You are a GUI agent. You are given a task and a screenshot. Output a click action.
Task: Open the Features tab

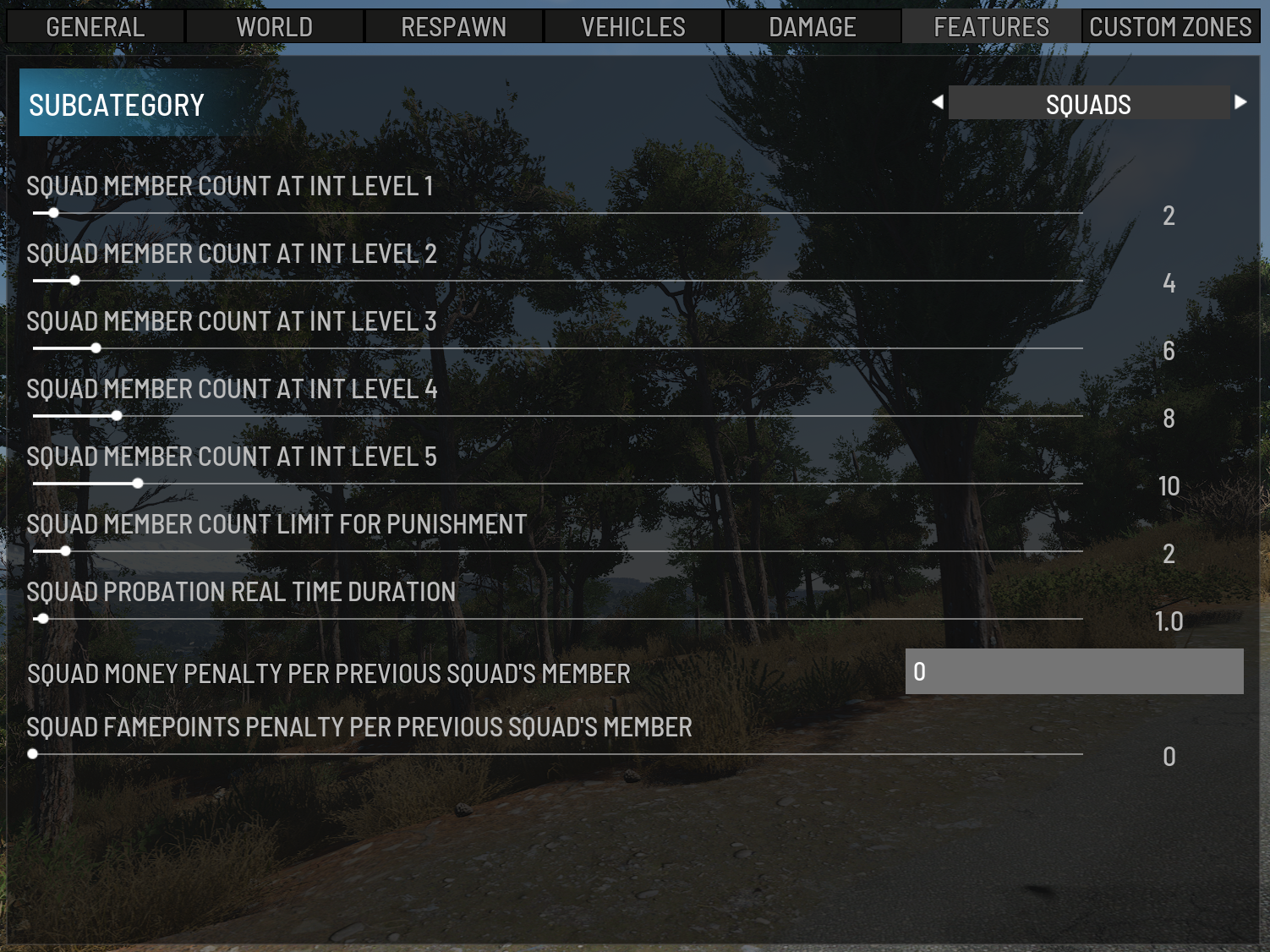tap(991, 27)
